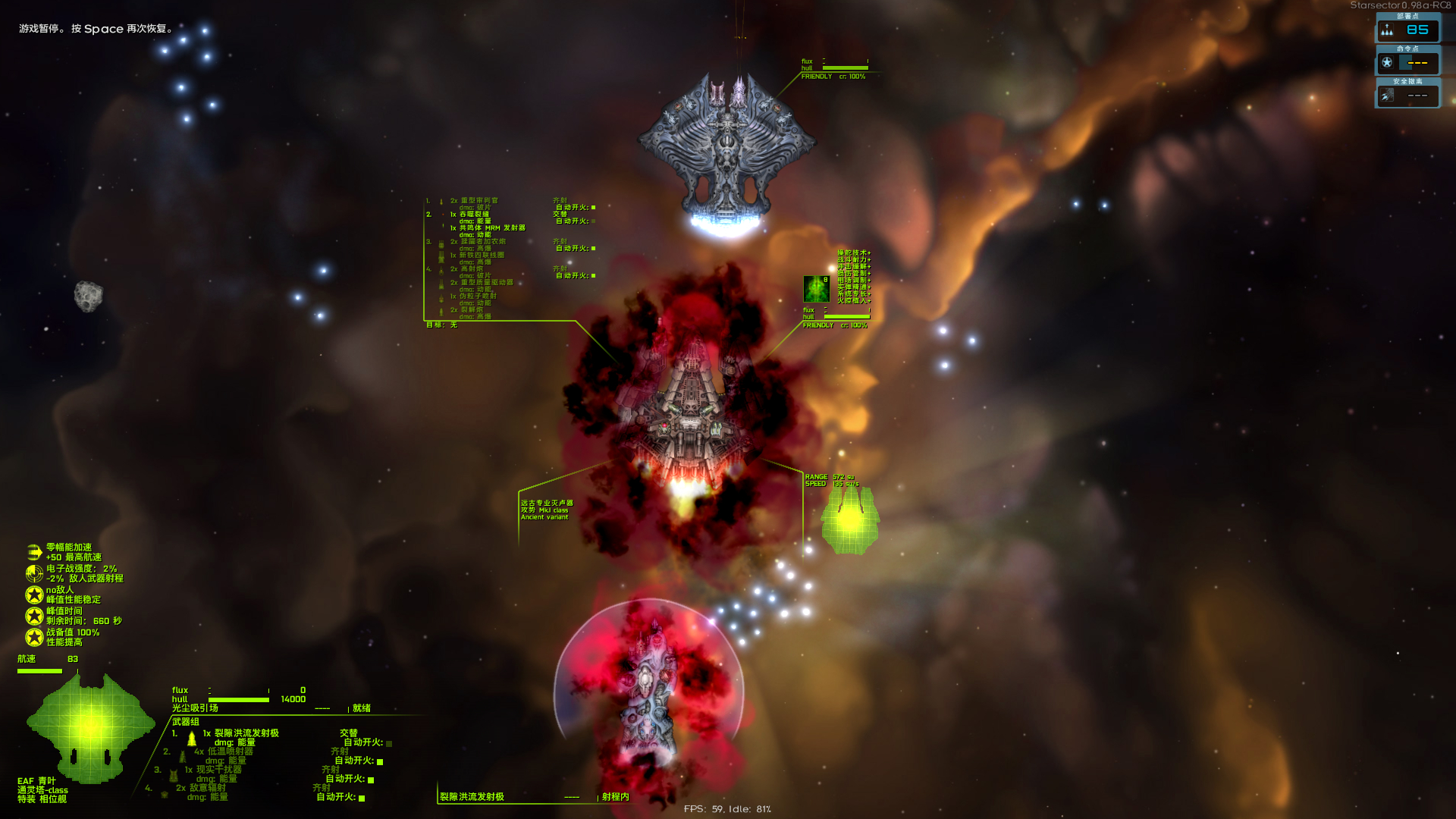Click the 命令点 command points star icon
1456x819 pixels.
coord(1387,63)
